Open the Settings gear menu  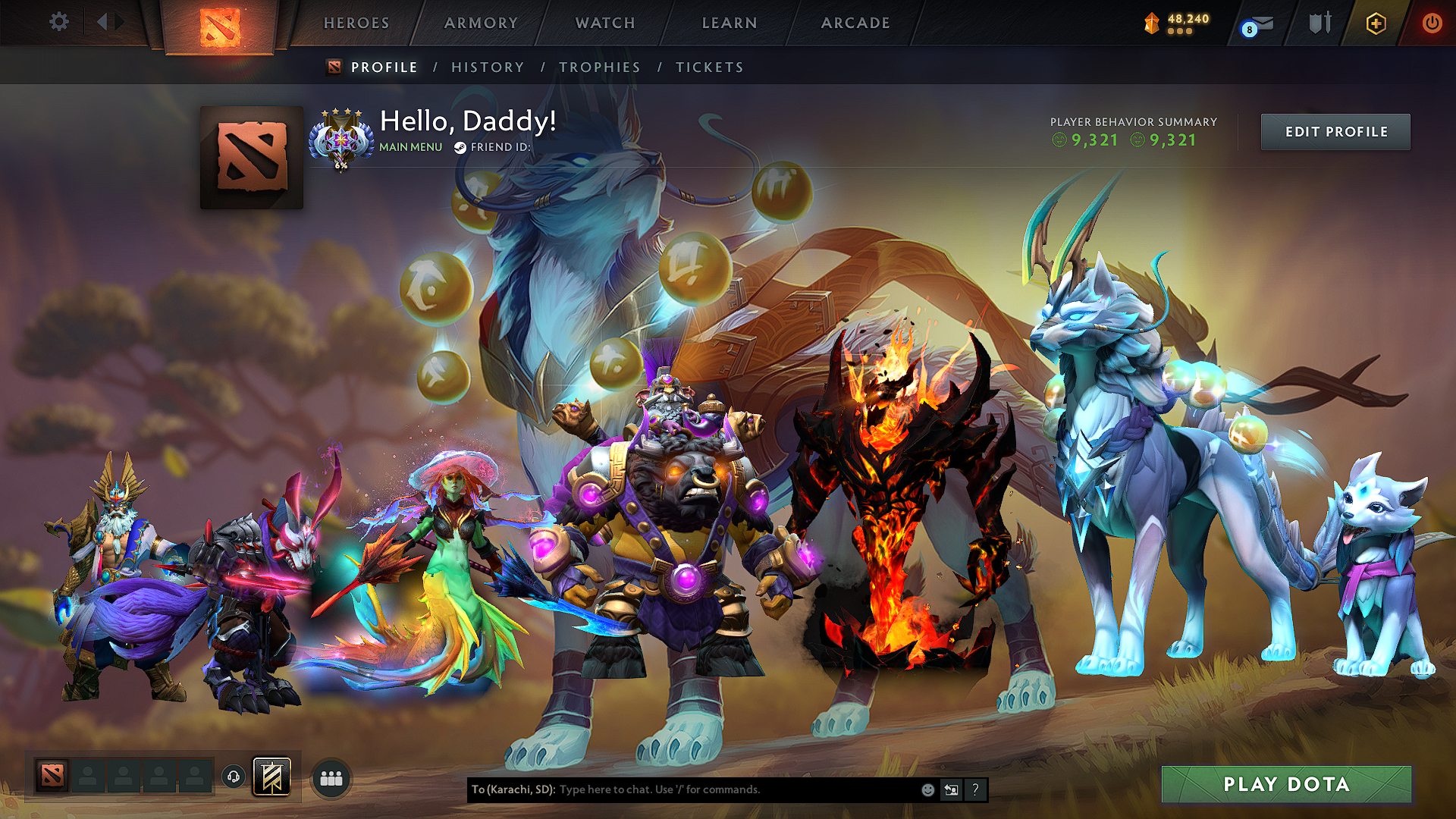pyautogui.click(x=58, y=22)
